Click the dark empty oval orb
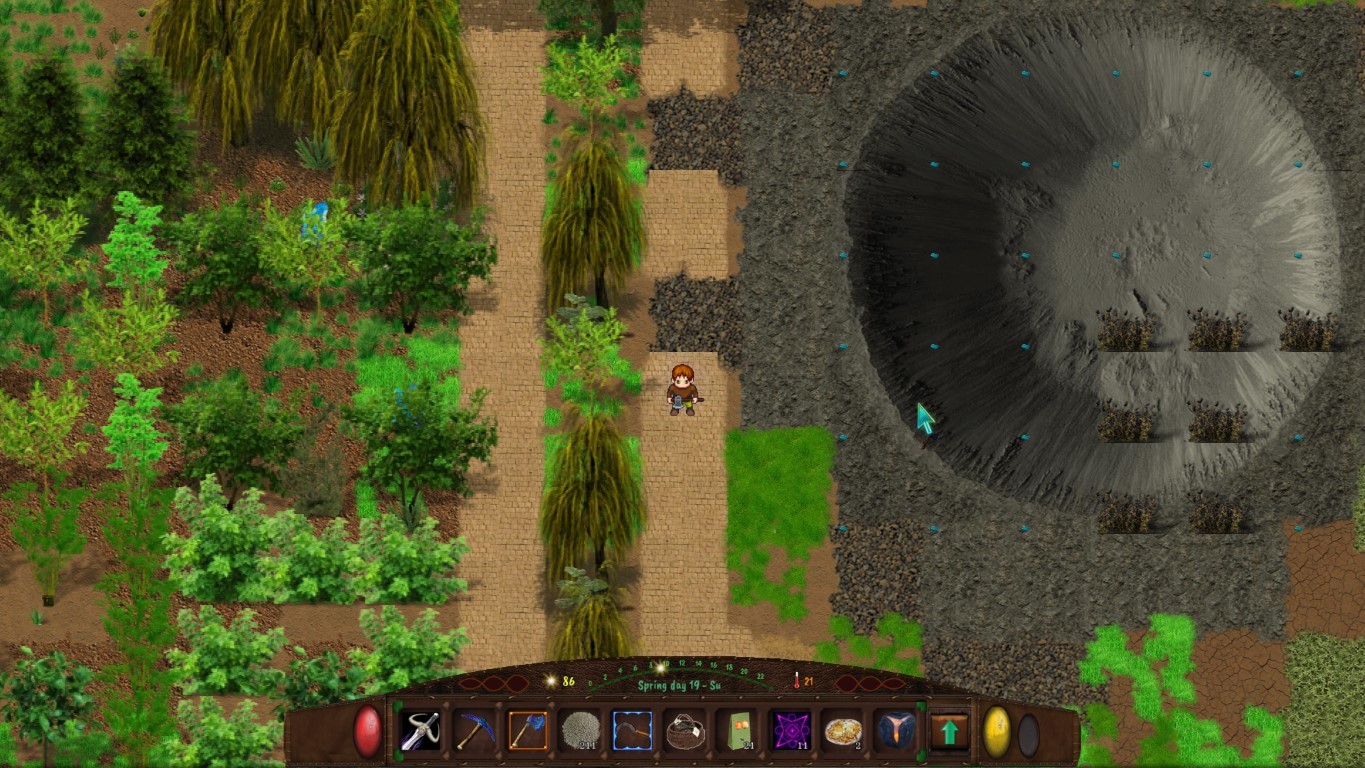Image resolution: width=1365 pixels, height=768 pixels. point(1028,735)
